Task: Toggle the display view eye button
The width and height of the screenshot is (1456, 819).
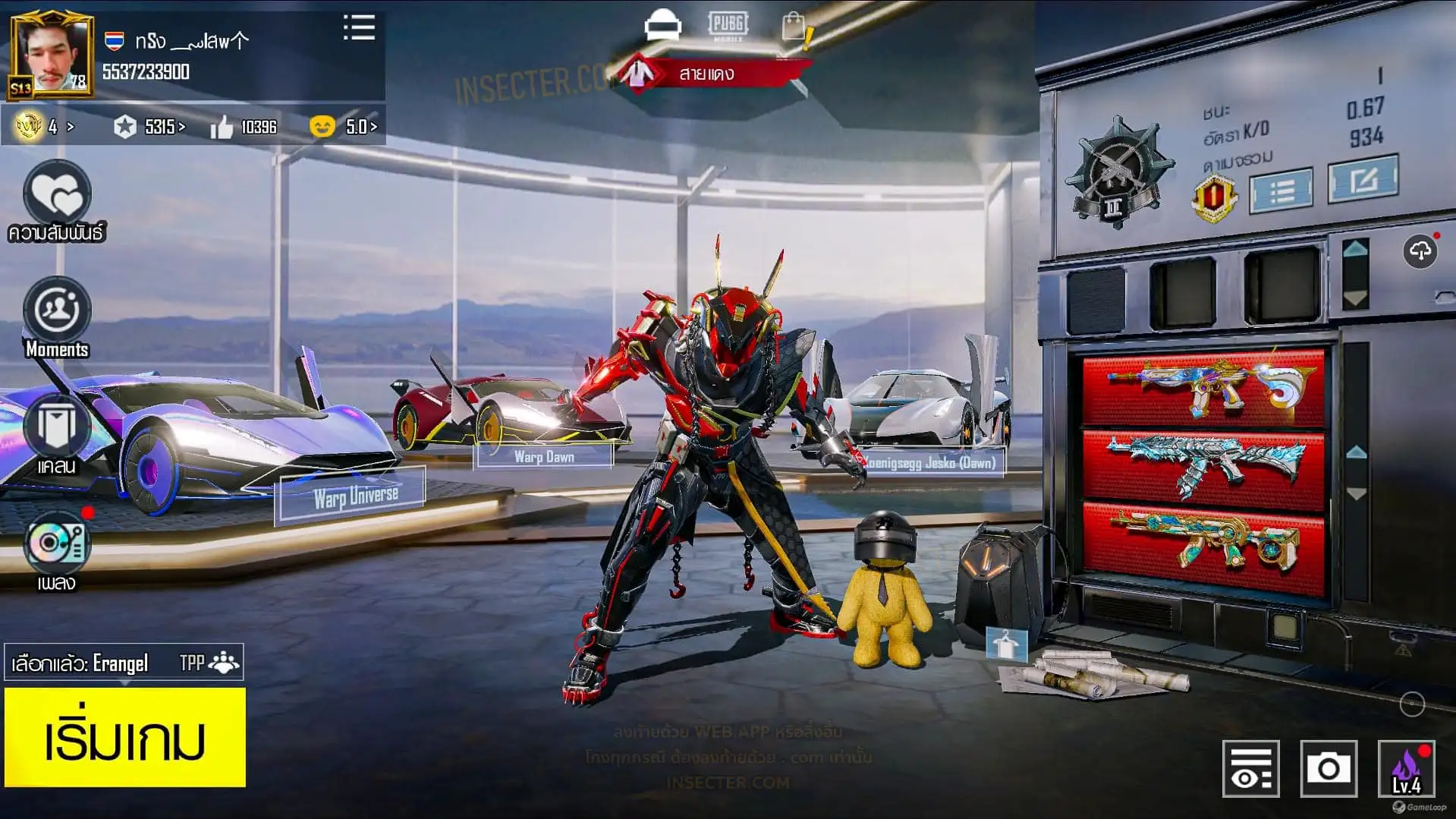Action: click(x=1250, y=769)
